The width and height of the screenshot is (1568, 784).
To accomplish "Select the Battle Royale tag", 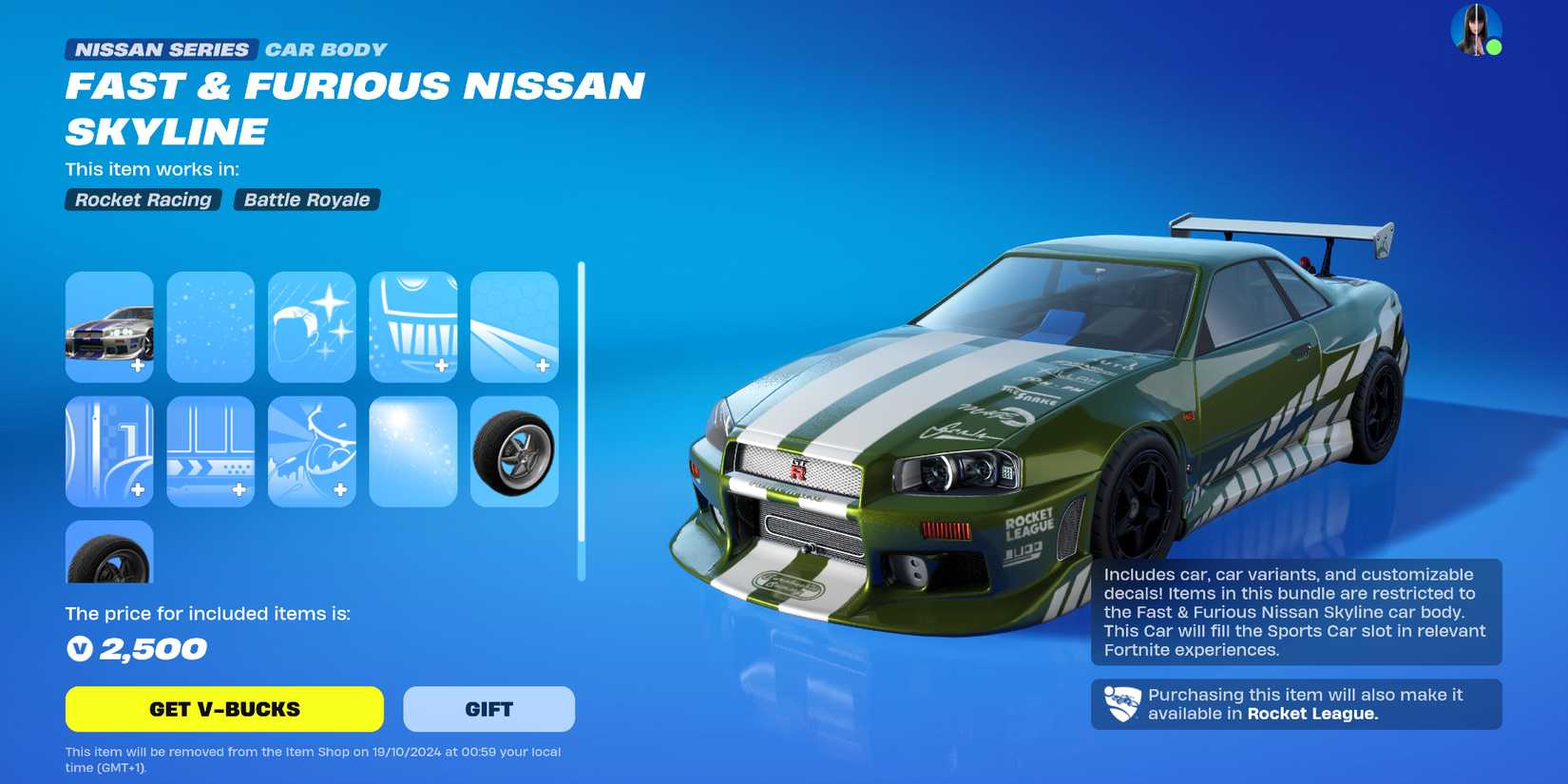I will point(306,200).
